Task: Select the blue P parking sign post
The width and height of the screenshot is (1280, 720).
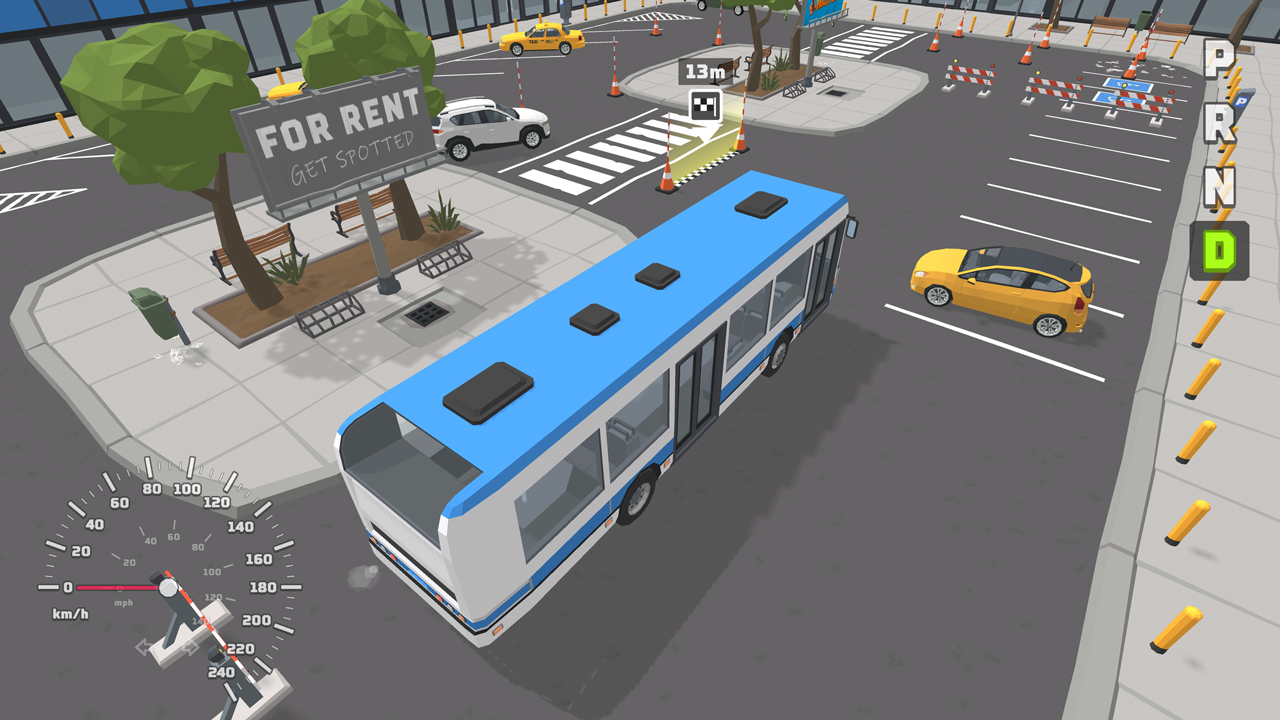Action: (x=1241, y=99)
